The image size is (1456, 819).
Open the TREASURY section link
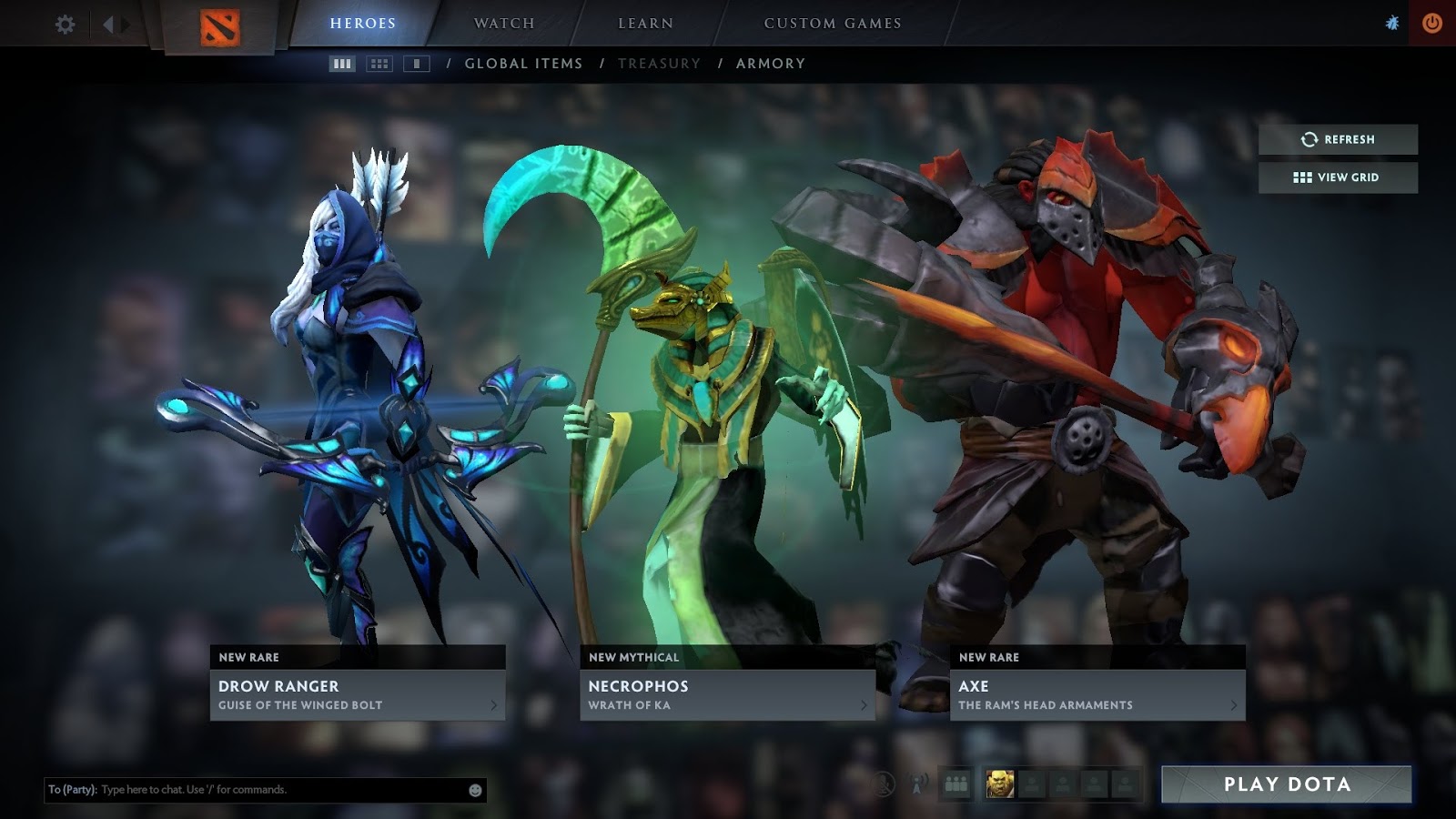[x=659, y=63]
